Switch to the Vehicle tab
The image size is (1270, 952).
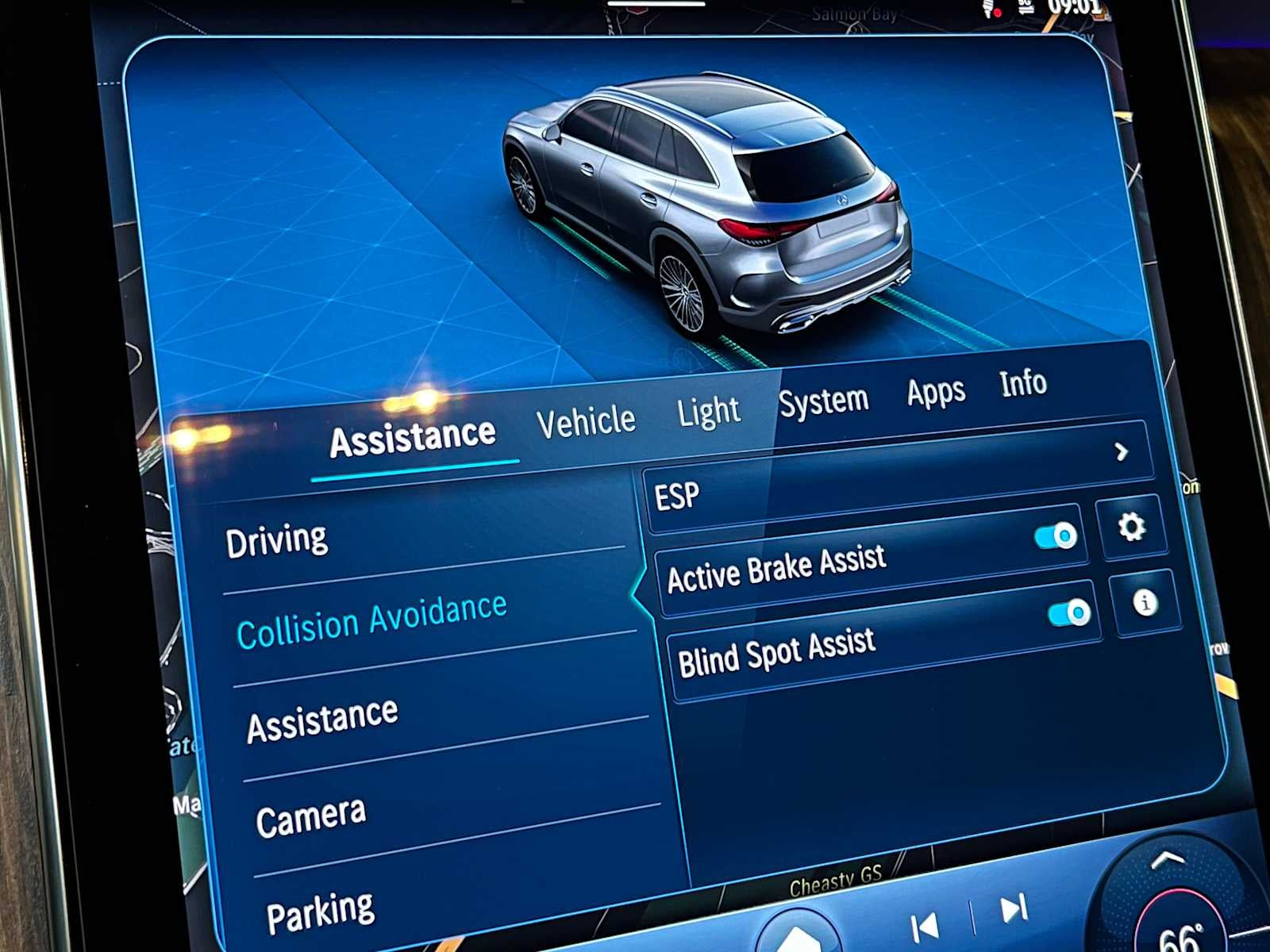(x=585, y=420)
